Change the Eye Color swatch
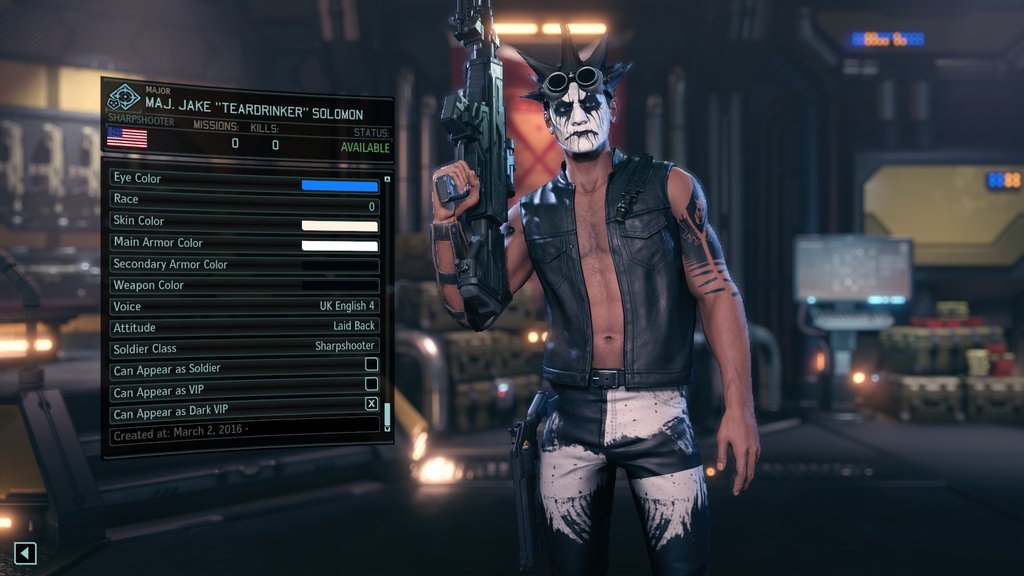Viewport: 1024px width, 576px height. pyautogui.click(x=340, y=185)
